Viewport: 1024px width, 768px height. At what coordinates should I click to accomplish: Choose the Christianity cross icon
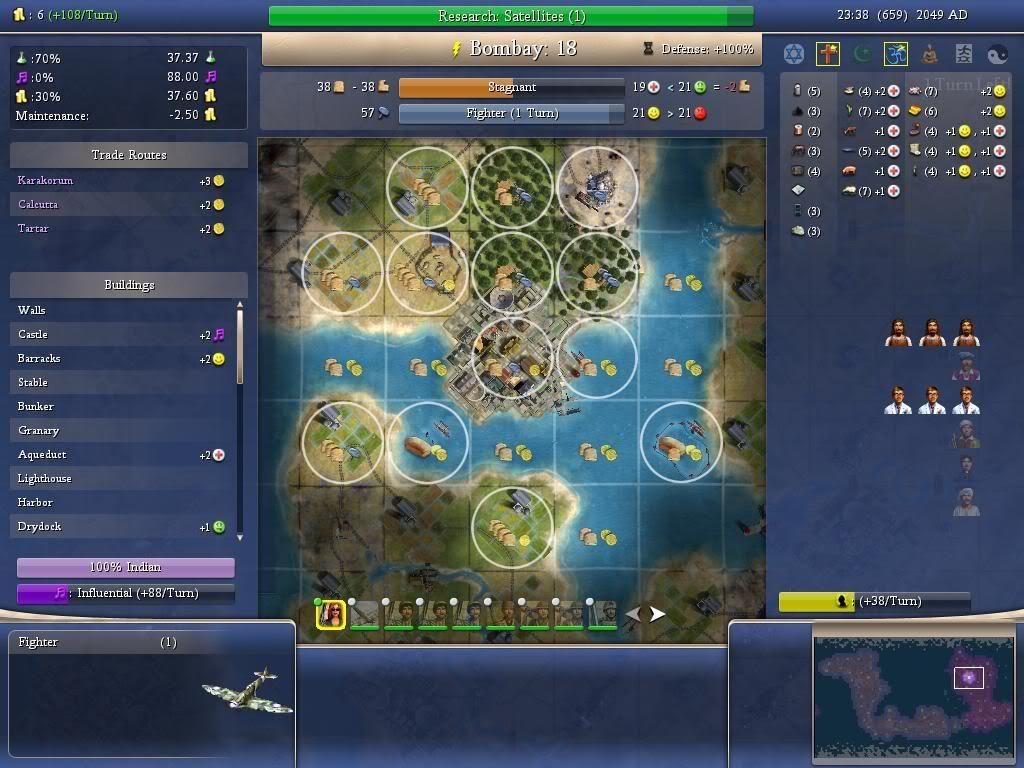tap(828, 54)
